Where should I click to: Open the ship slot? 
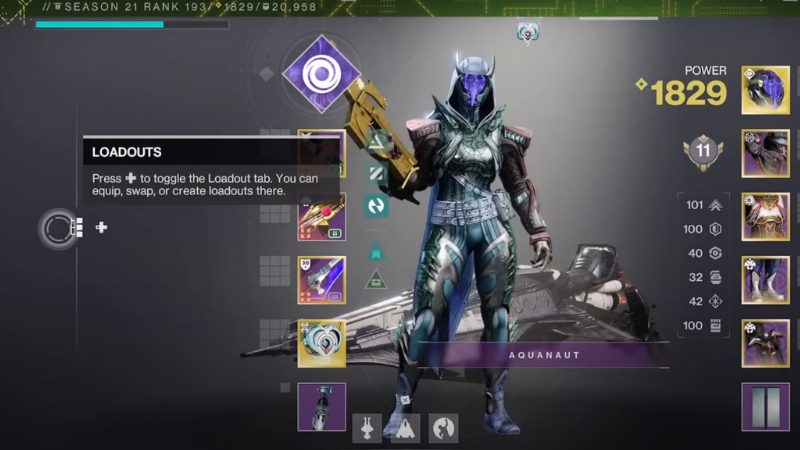[x=405, y=428]
